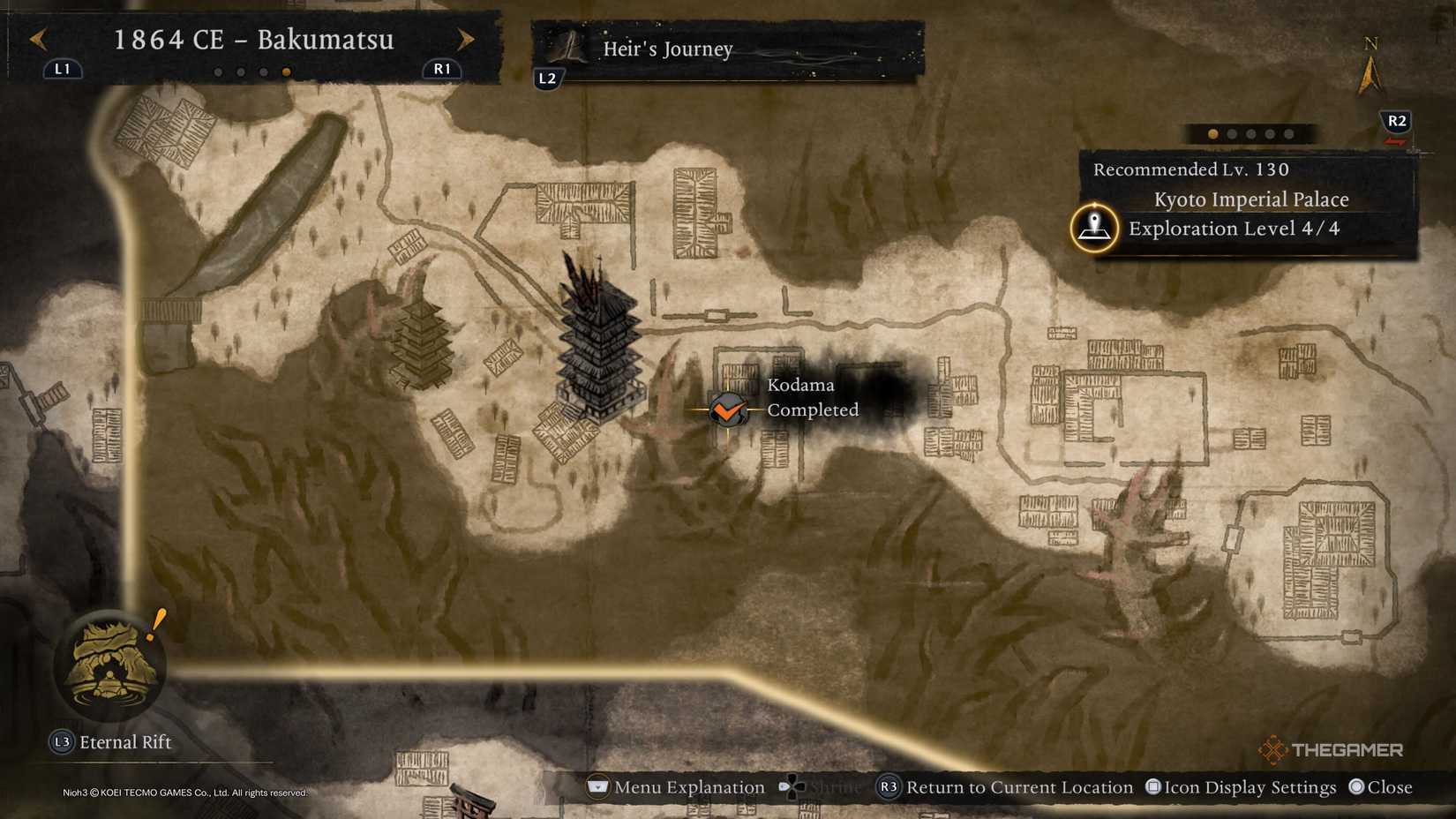Click the THEGAMER logo watermark

pos(1334,749)
